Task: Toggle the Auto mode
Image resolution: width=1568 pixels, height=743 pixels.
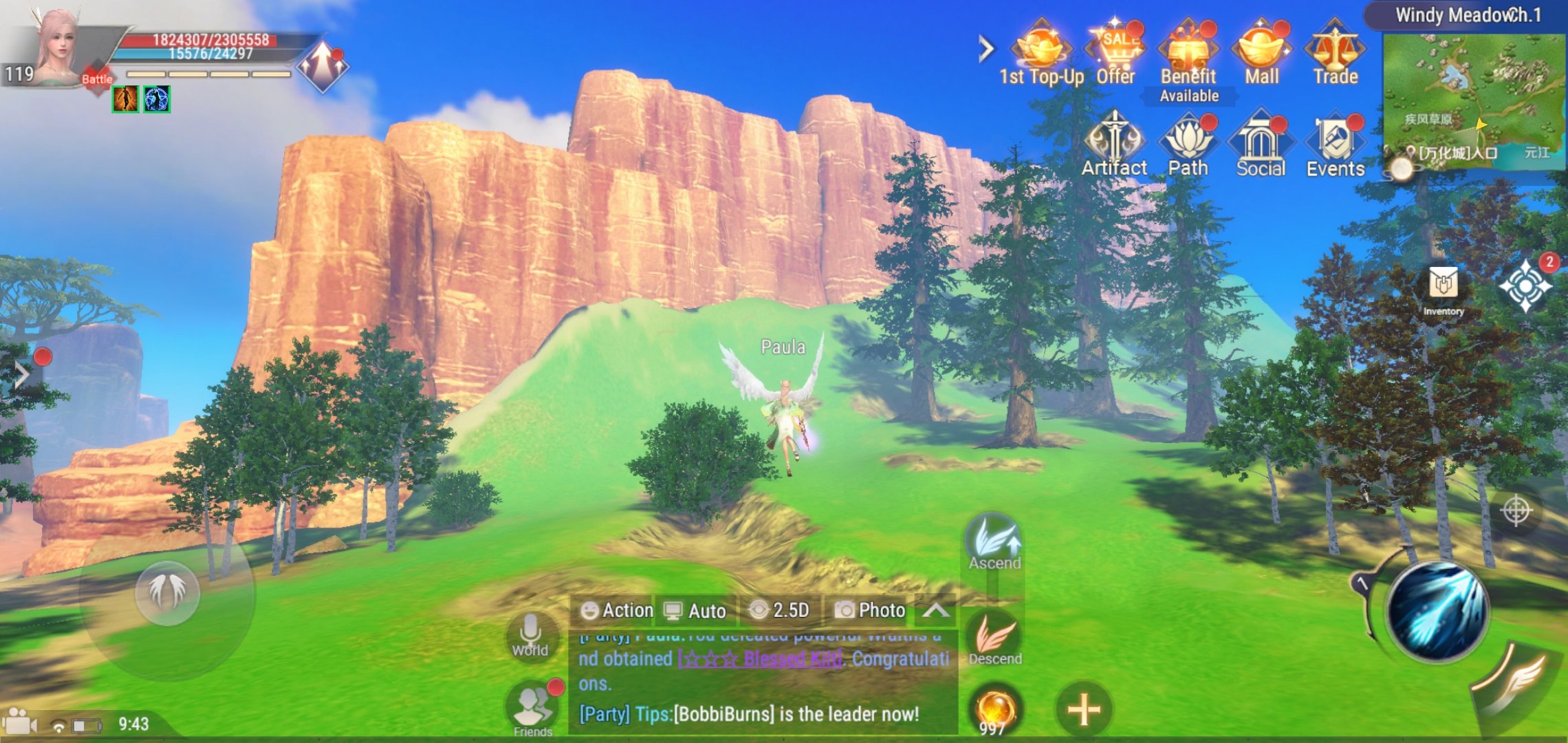Action: pyautogui.click(x=695, y=610)
